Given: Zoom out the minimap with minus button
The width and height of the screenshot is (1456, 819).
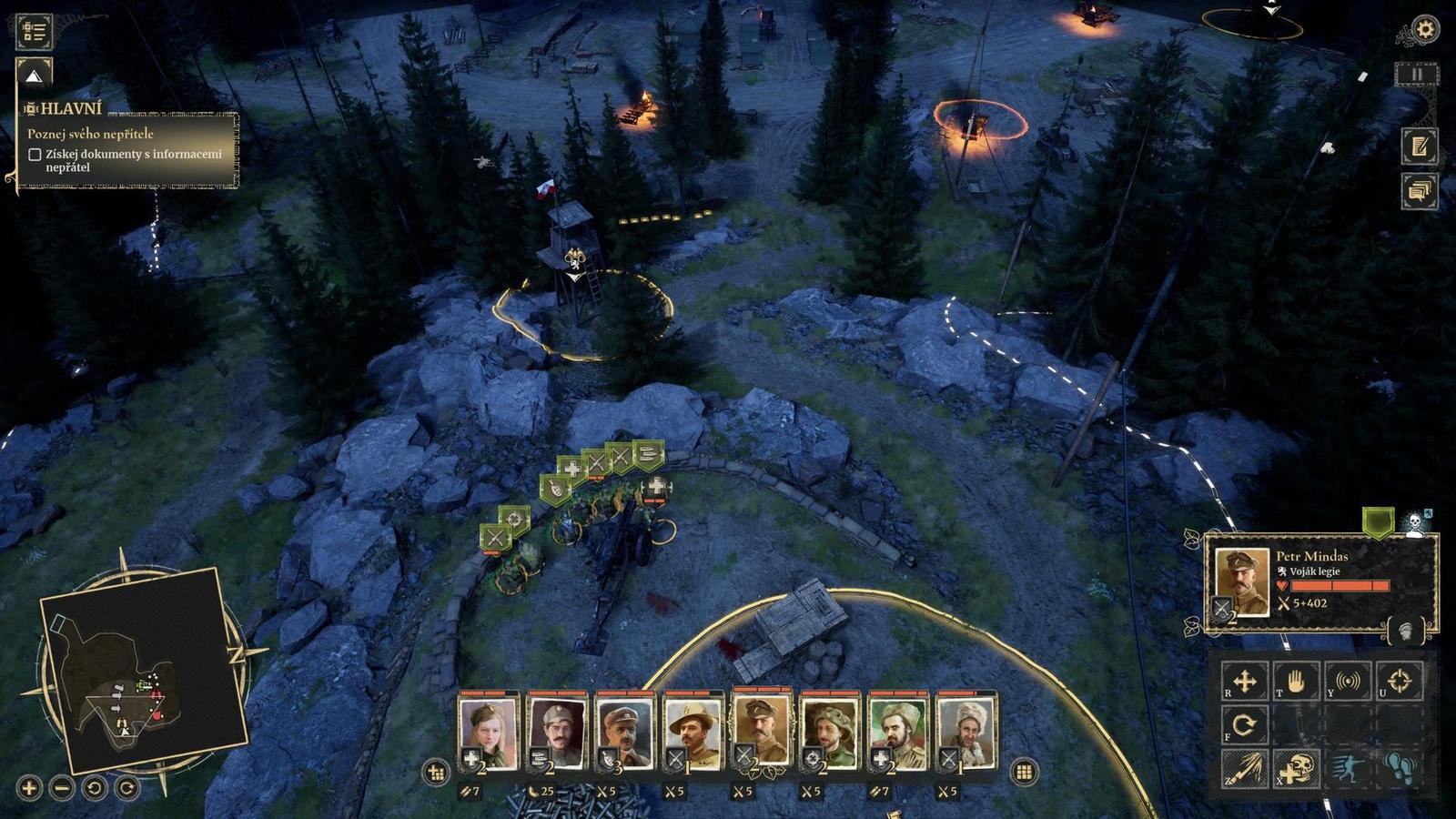Looking at the screenshot, I should (x=62, y=788).
